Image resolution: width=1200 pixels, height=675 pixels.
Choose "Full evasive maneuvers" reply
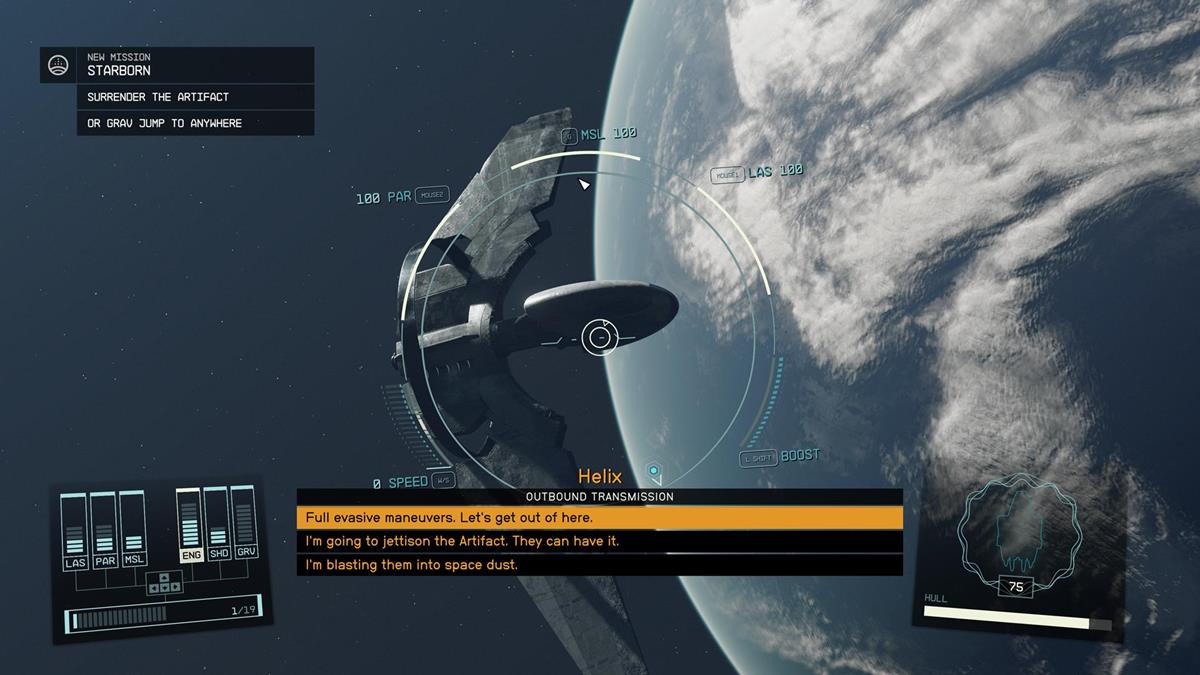(599, 517)
